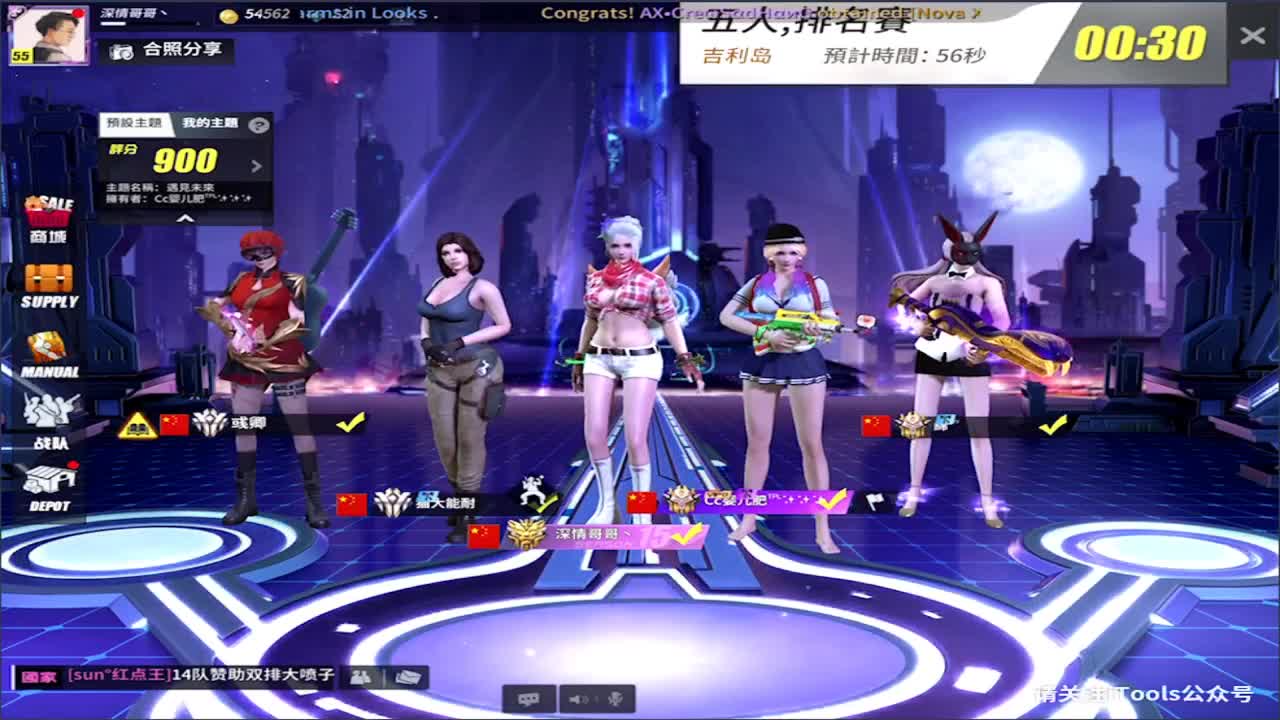This screenshot has width=1280, height=720.
Task: Disable the microphone voice toggle
Action: 614,698
